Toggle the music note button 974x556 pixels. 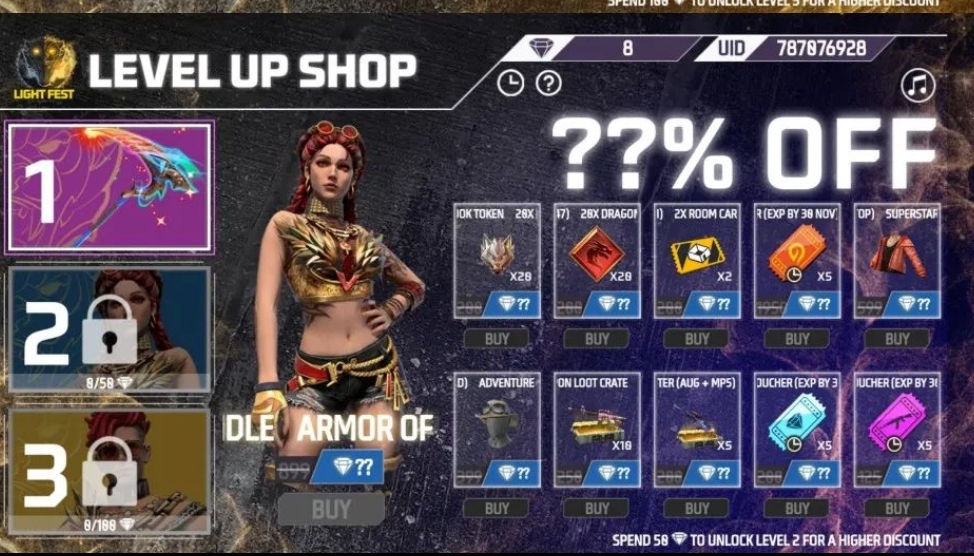[x=916, y=86]
